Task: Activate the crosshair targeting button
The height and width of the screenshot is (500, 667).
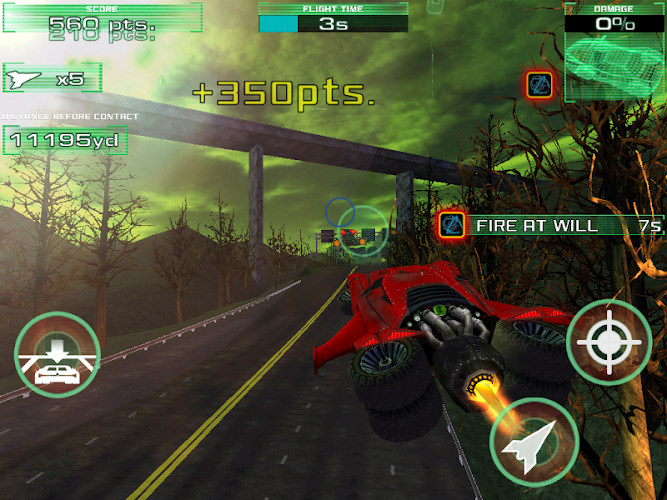Action: (609, 344)
